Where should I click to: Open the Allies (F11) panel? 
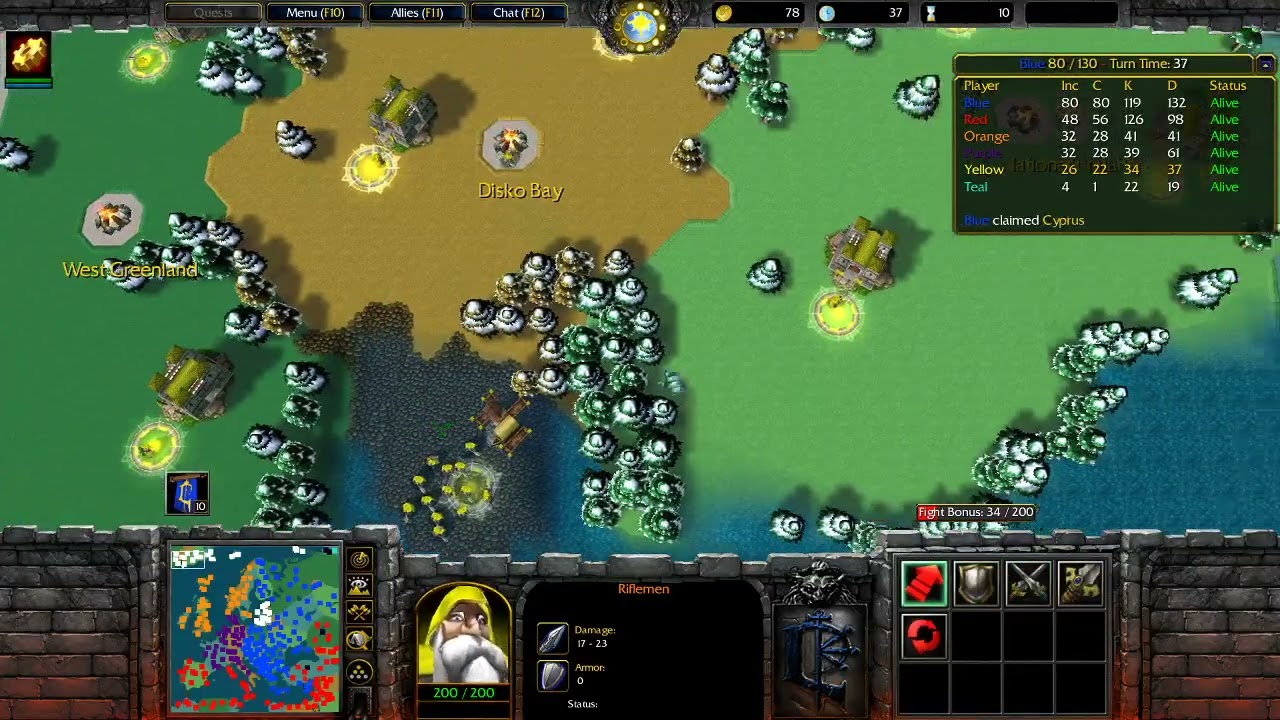click(x=417, y=13)
